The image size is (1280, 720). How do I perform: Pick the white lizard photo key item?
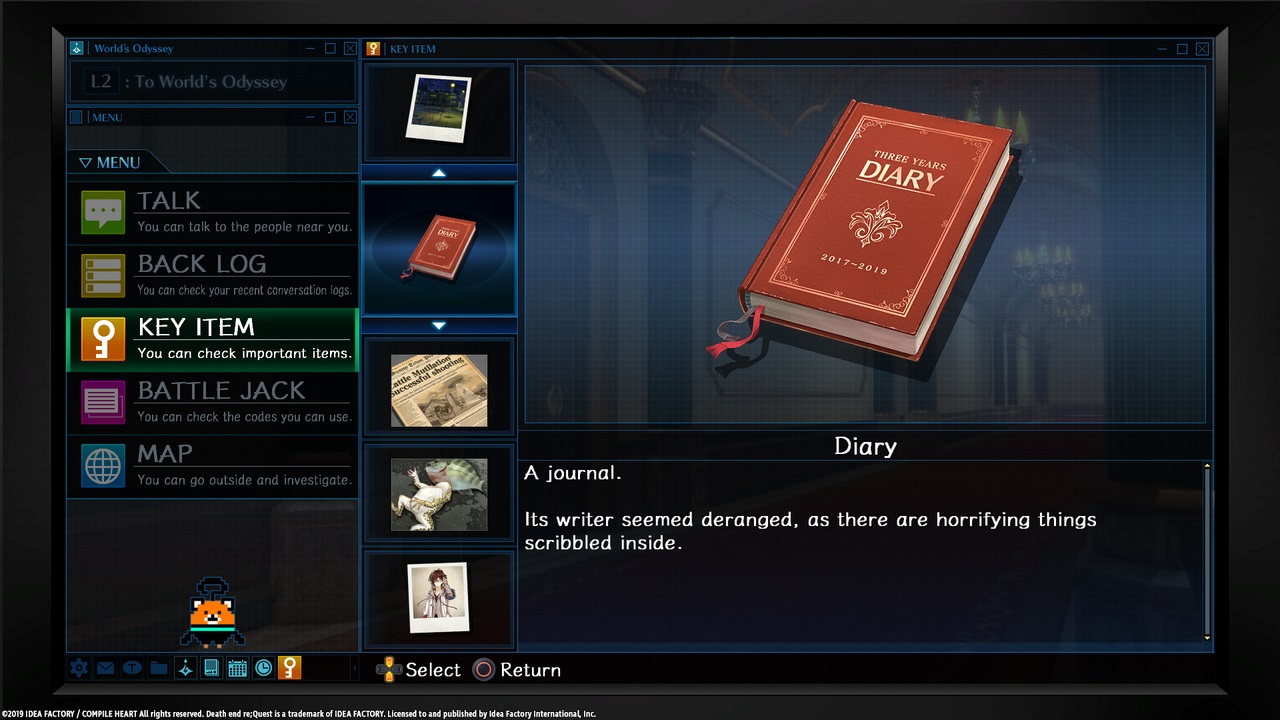click(439, 494)
